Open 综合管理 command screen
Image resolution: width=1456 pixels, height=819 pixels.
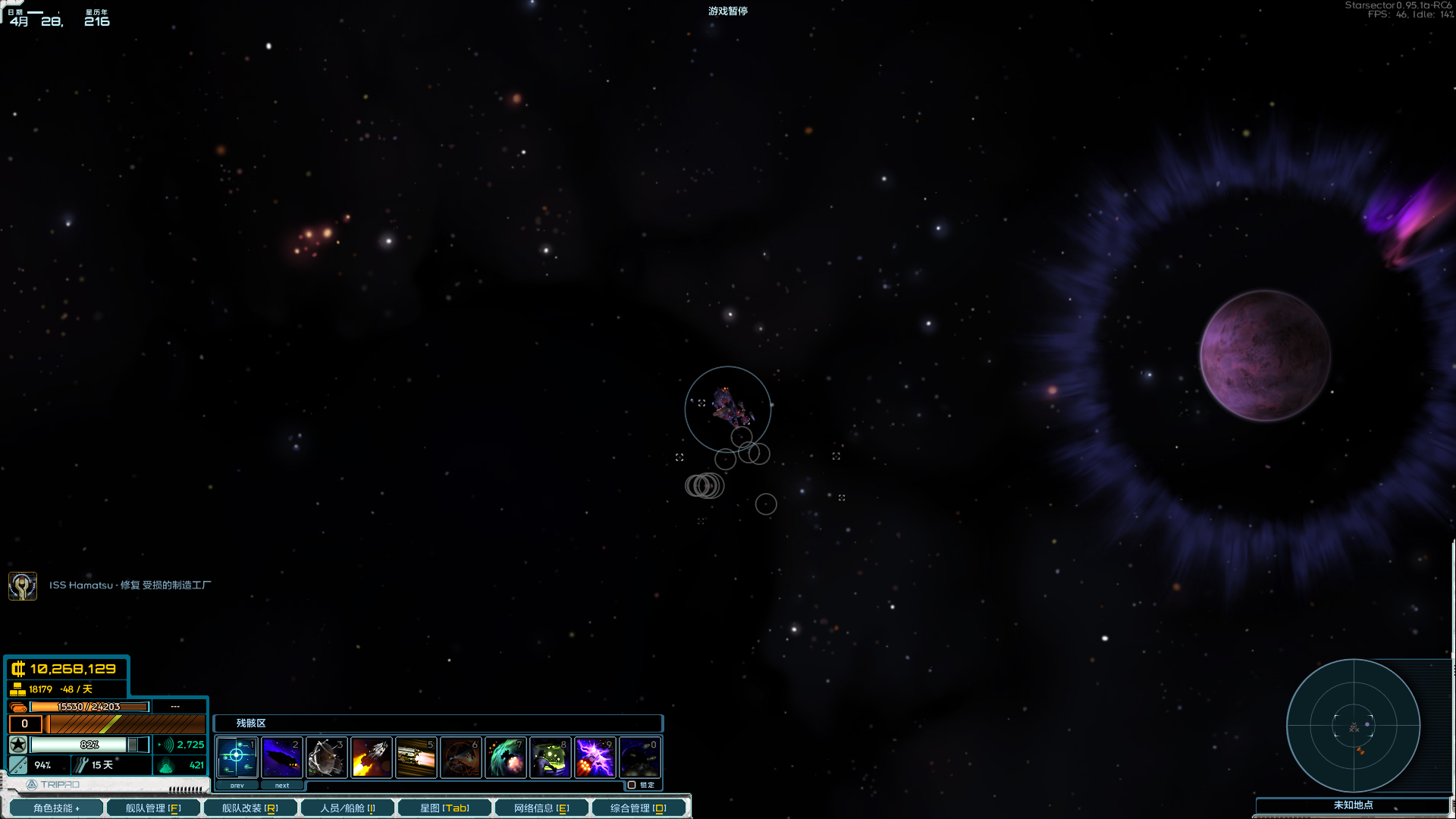(x=639, y=808)
